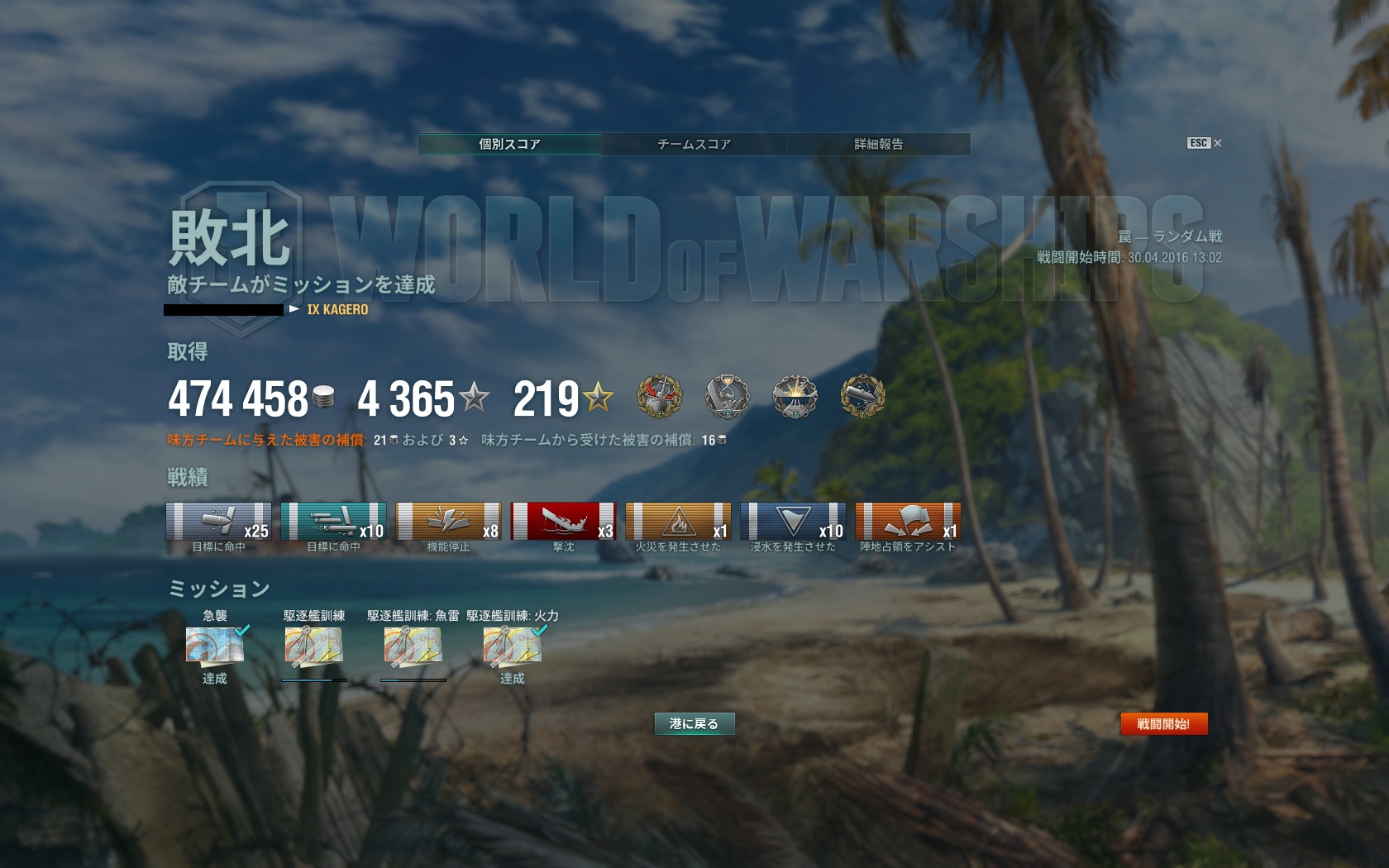Select the x25 shell hits ribbon
The height and width of the screenshot is (868, 1389).
point(218,521)
